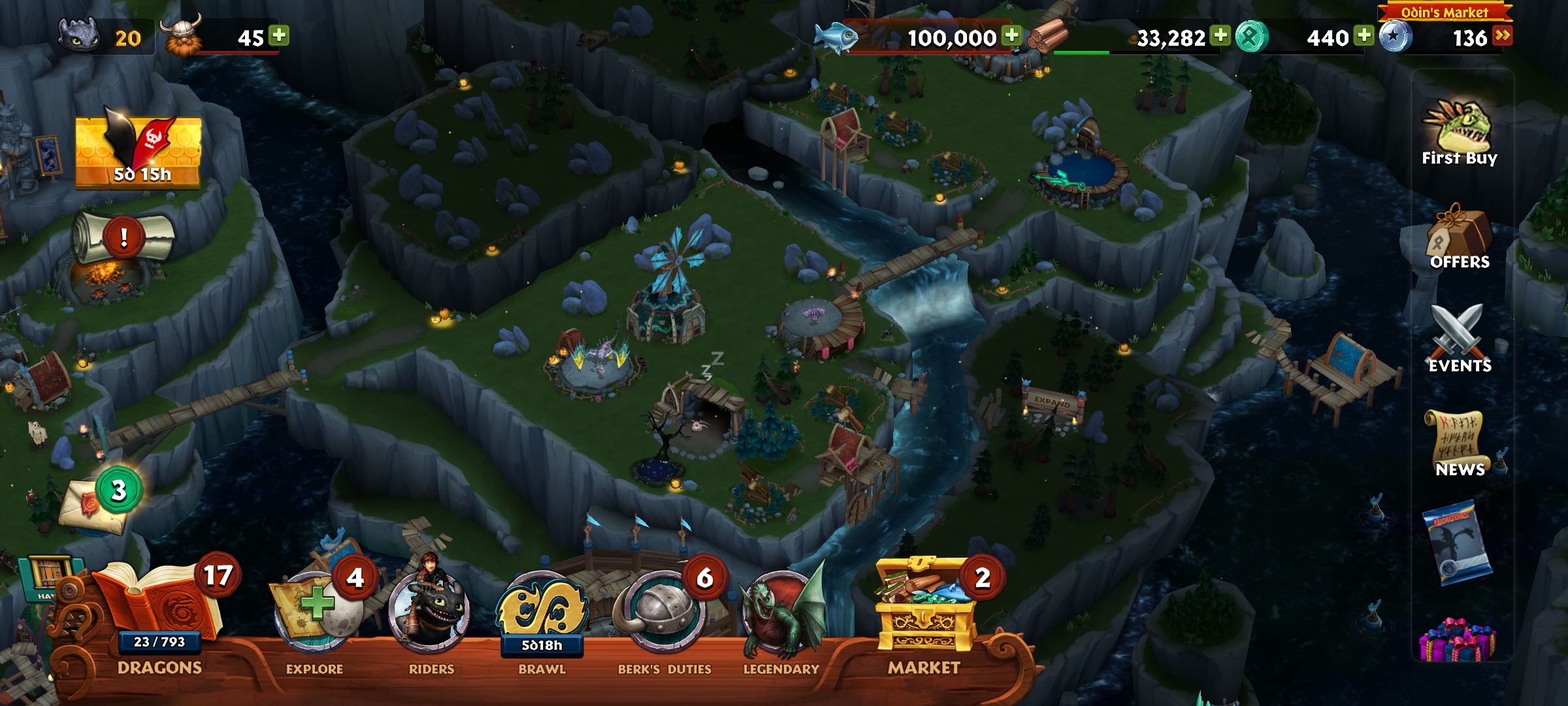Open Odin's Market arrow button
This screenshot has width=1568, height=706.
tap(1503, 35)
